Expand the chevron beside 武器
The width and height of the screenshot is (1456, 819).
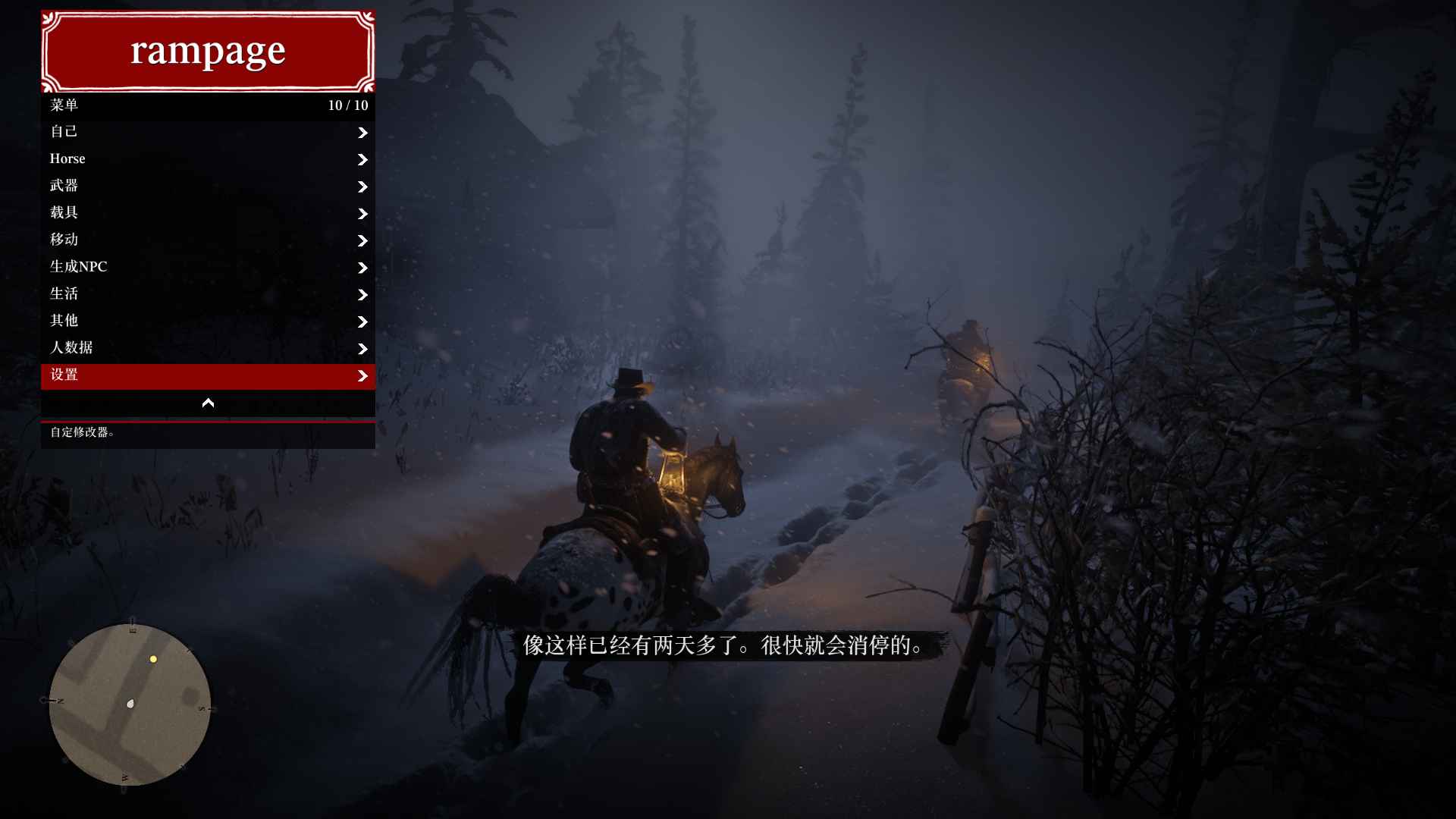(x=363, y=187)
